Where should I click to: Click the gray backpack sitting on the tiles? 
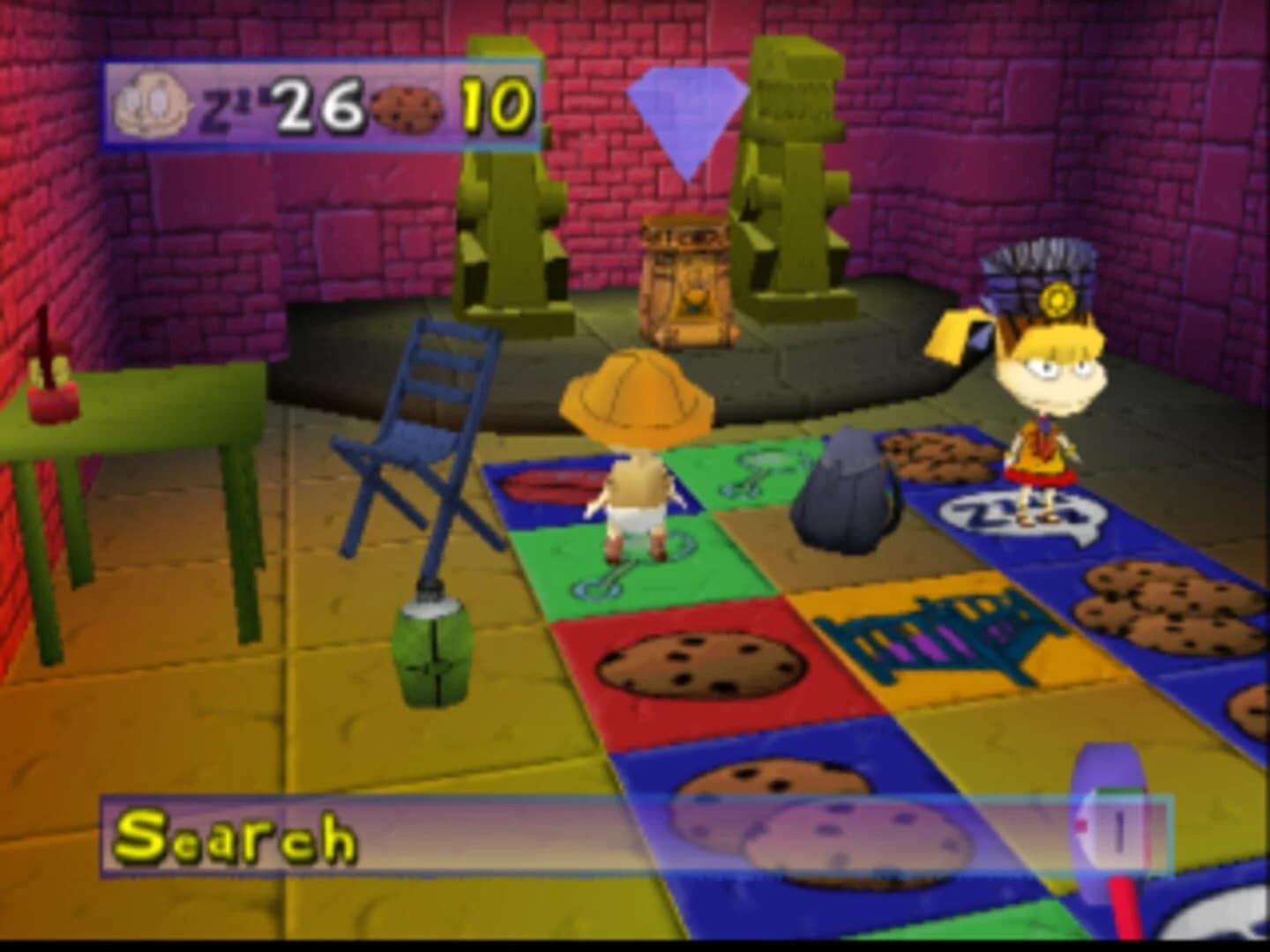(842, 494)
